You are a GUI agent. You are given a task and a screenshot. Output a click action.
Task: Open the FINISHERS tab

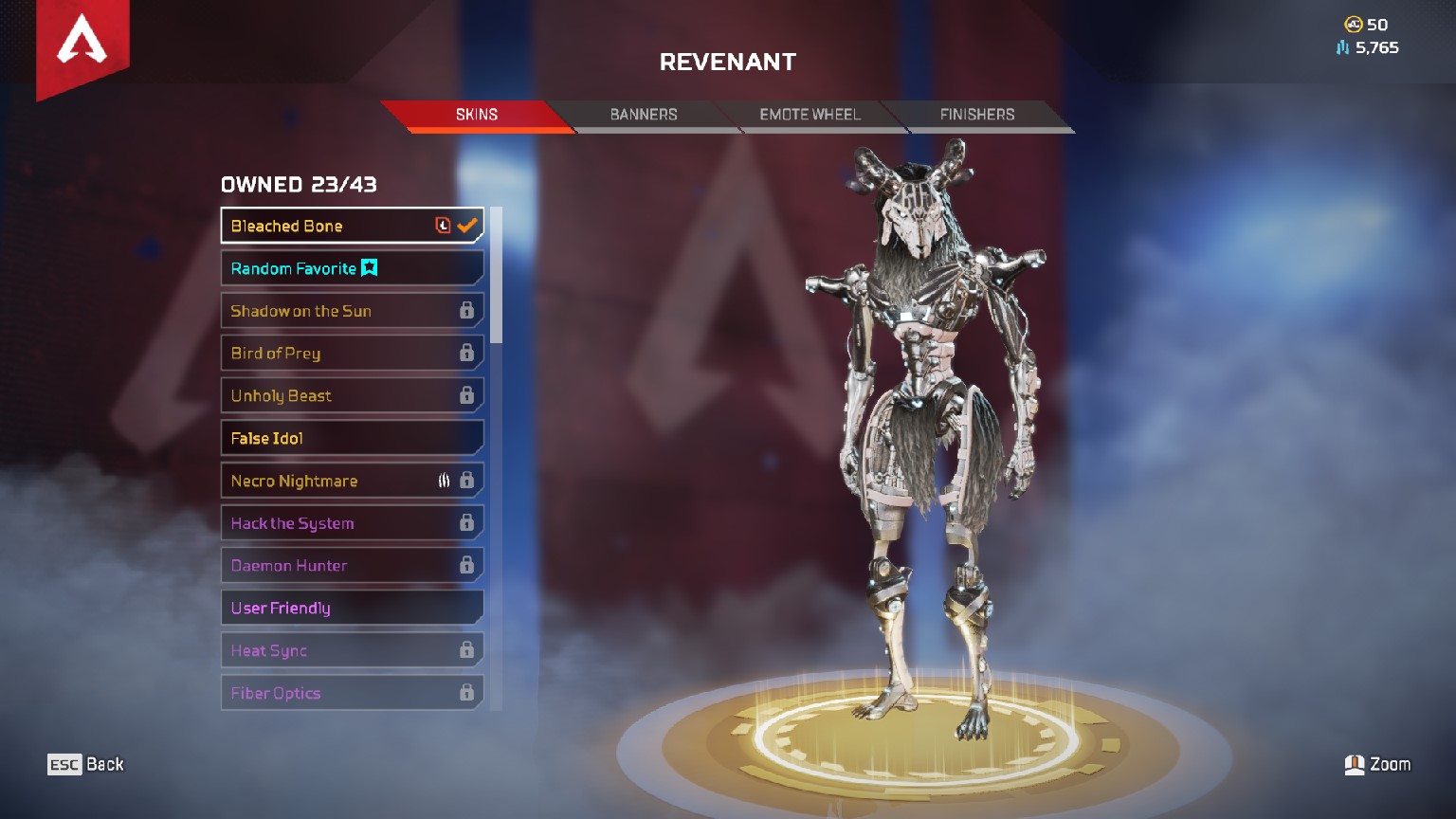(977, 115)
